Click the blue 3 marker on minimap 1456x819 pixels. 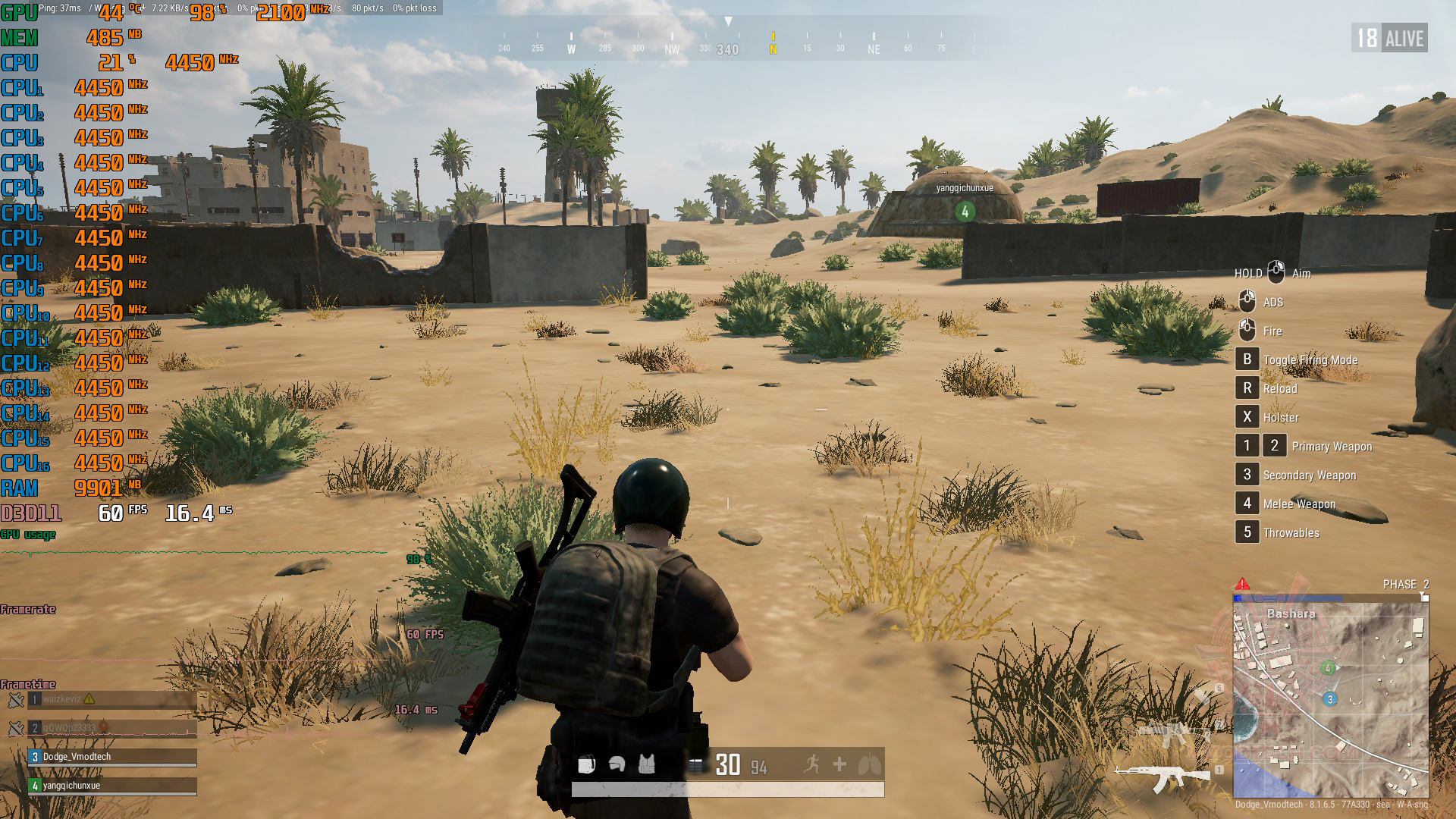click(x=1329, y=699)
